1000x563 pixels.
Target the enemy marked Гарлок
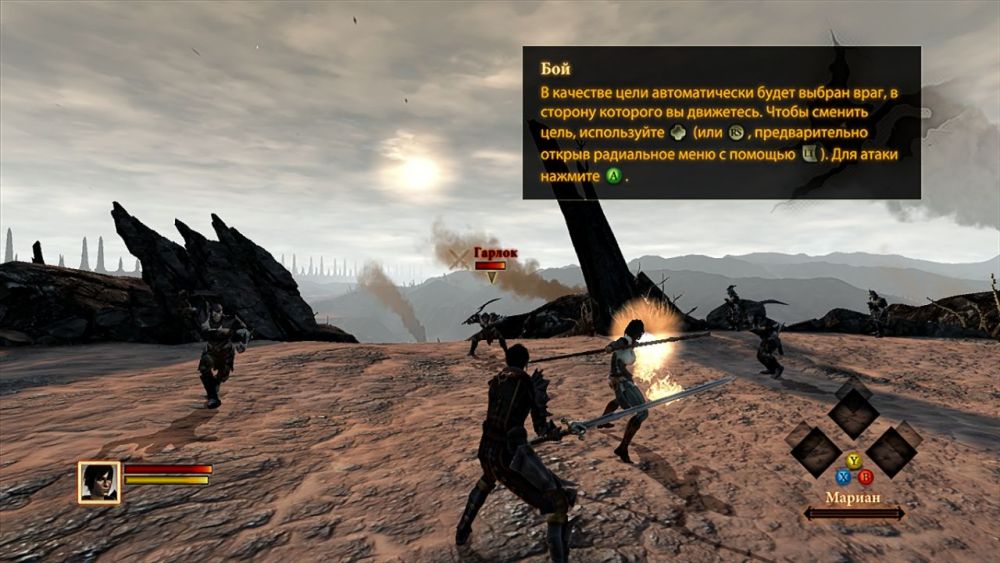pos(489,330)
